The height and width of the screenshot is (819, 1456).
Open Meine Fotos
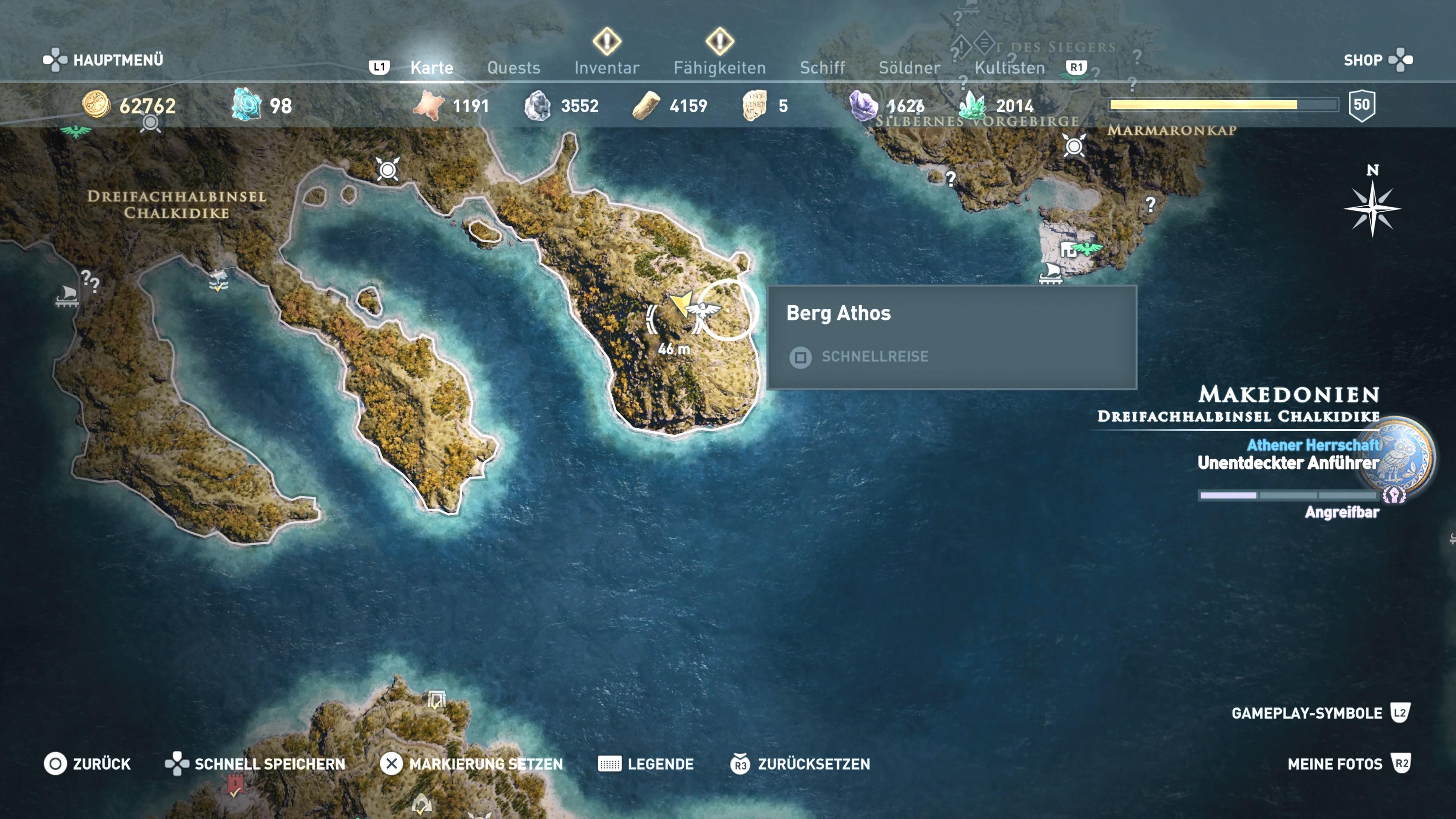(x=1349, y=764)
